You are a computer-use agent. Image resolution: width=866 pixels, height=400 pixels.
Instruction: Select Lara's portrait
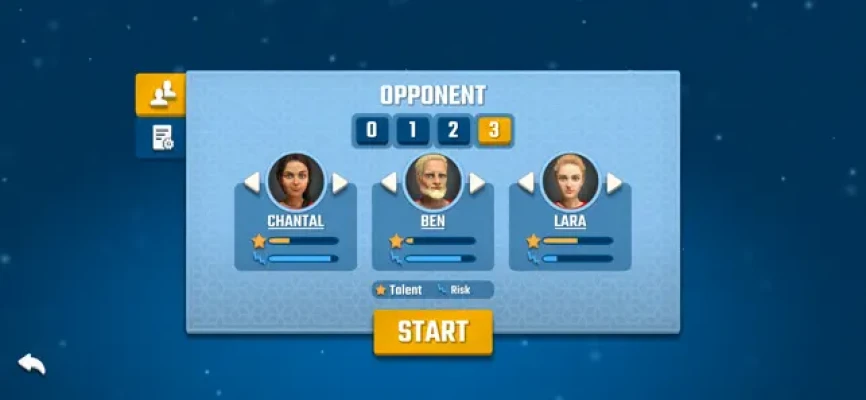[x=570, y=181]
